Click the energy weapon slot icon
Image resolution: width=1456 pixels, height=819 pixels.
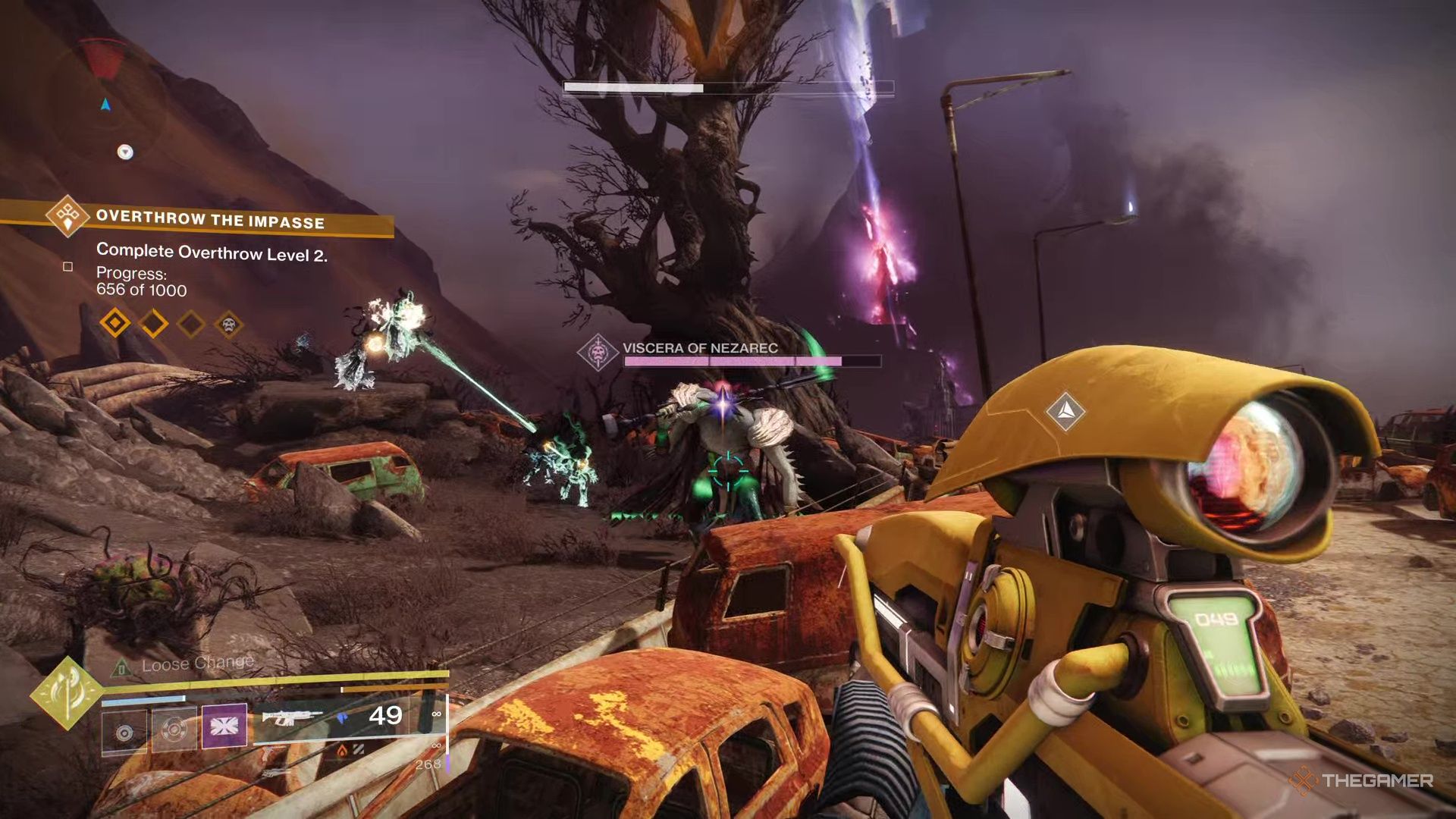tap(173, 728)
